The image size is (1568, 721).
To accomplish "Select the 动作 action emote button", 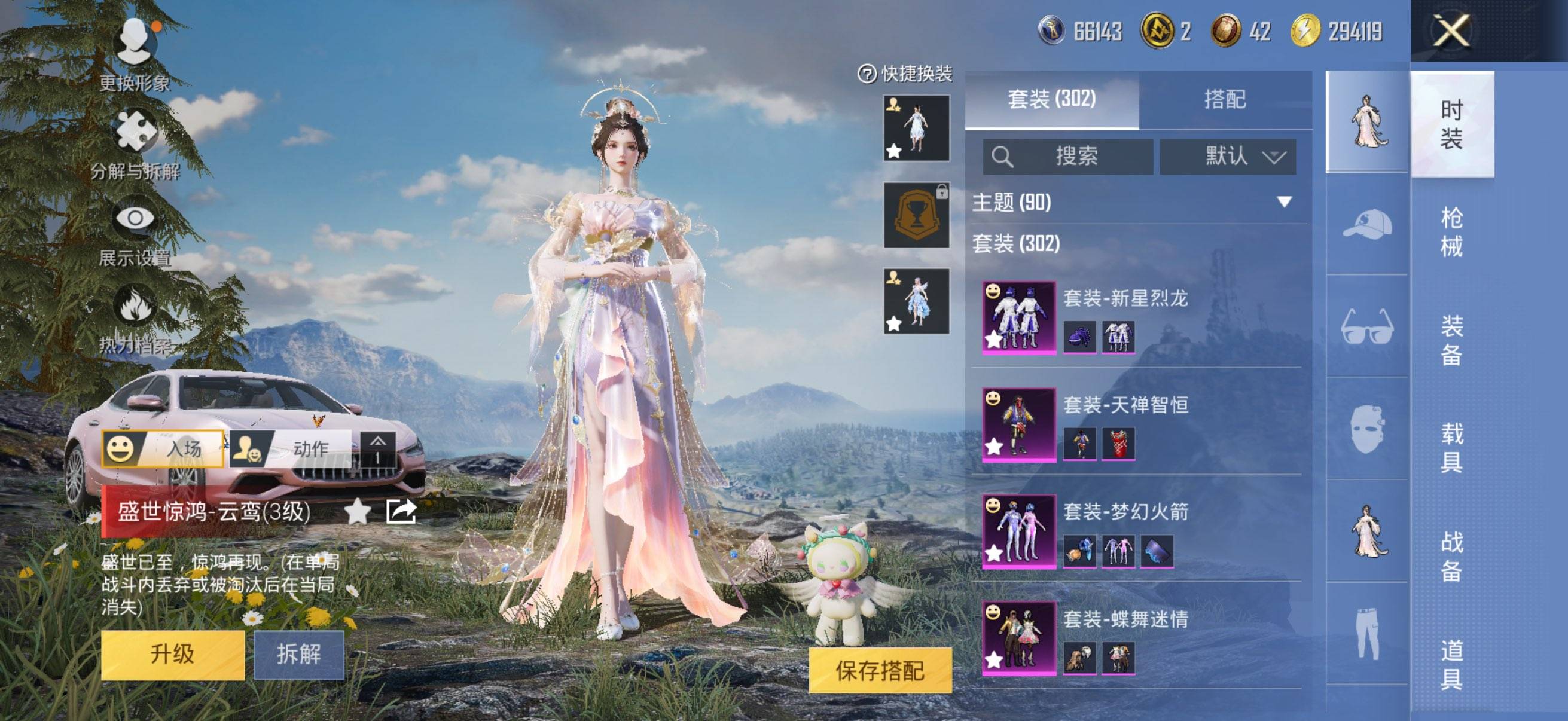I will click(x=291, y=449).
